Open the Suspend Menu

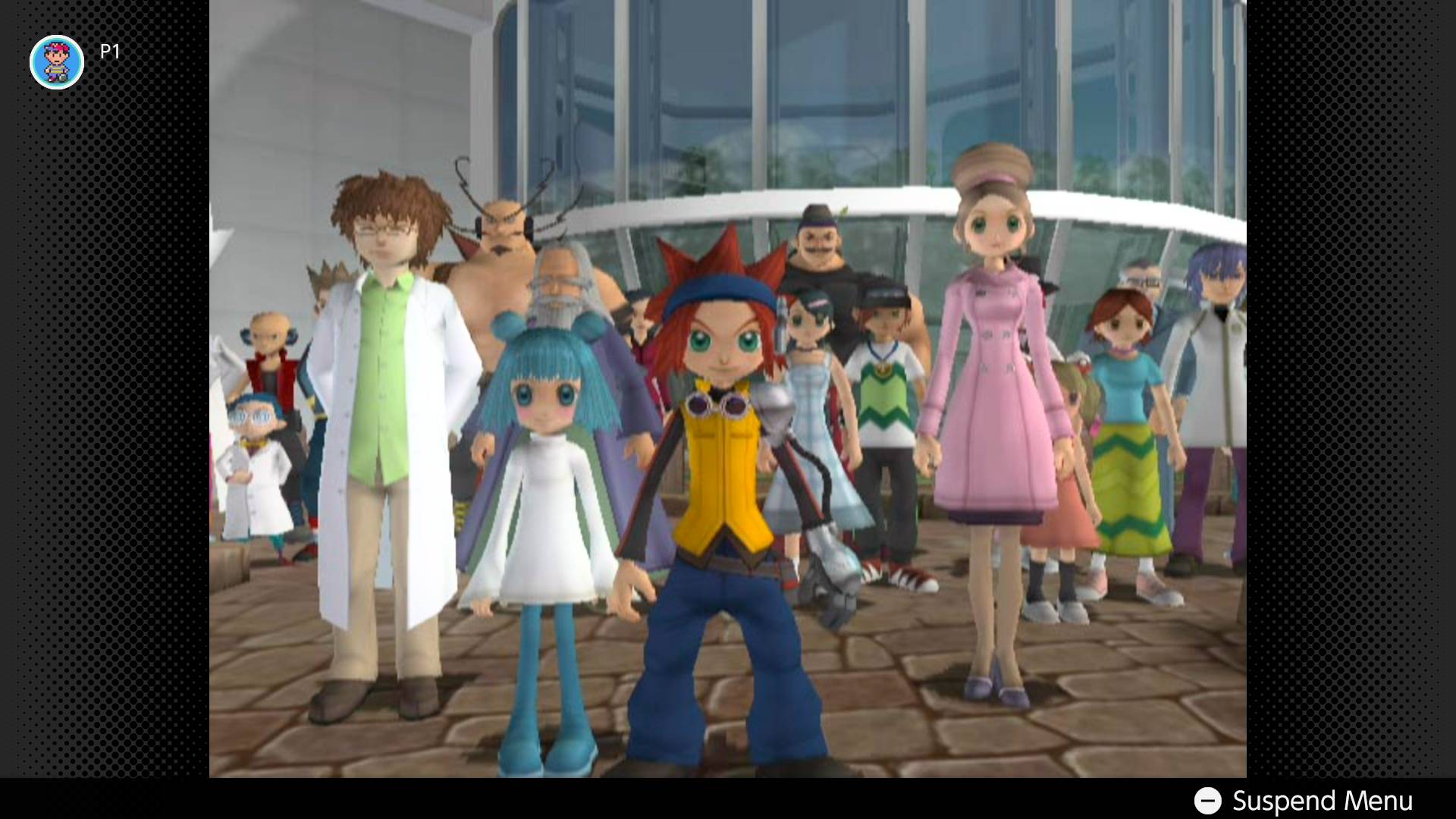(x=1303, y=800)
